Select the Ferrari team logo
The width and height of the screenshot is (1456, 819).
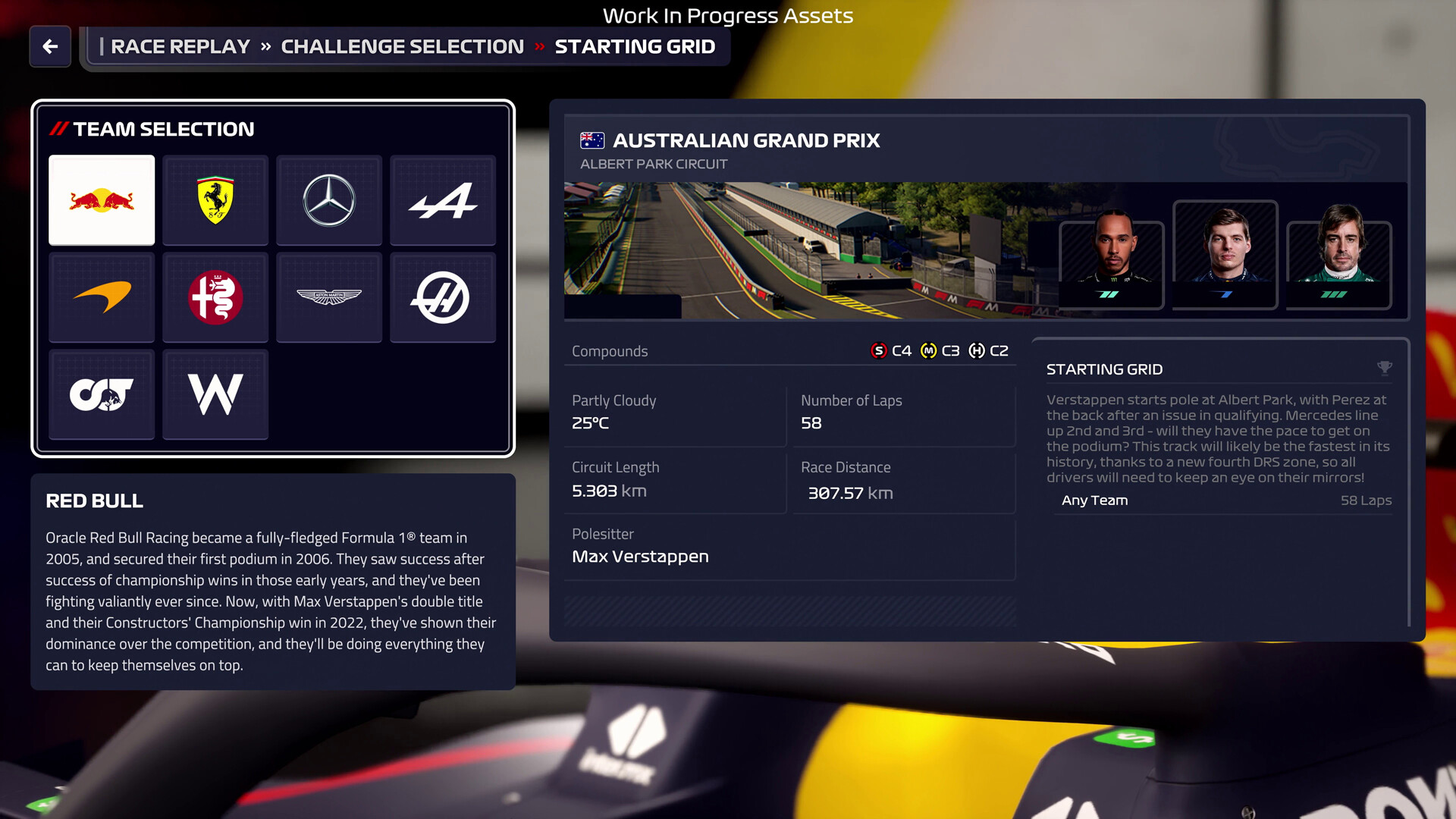click(215, 200)
